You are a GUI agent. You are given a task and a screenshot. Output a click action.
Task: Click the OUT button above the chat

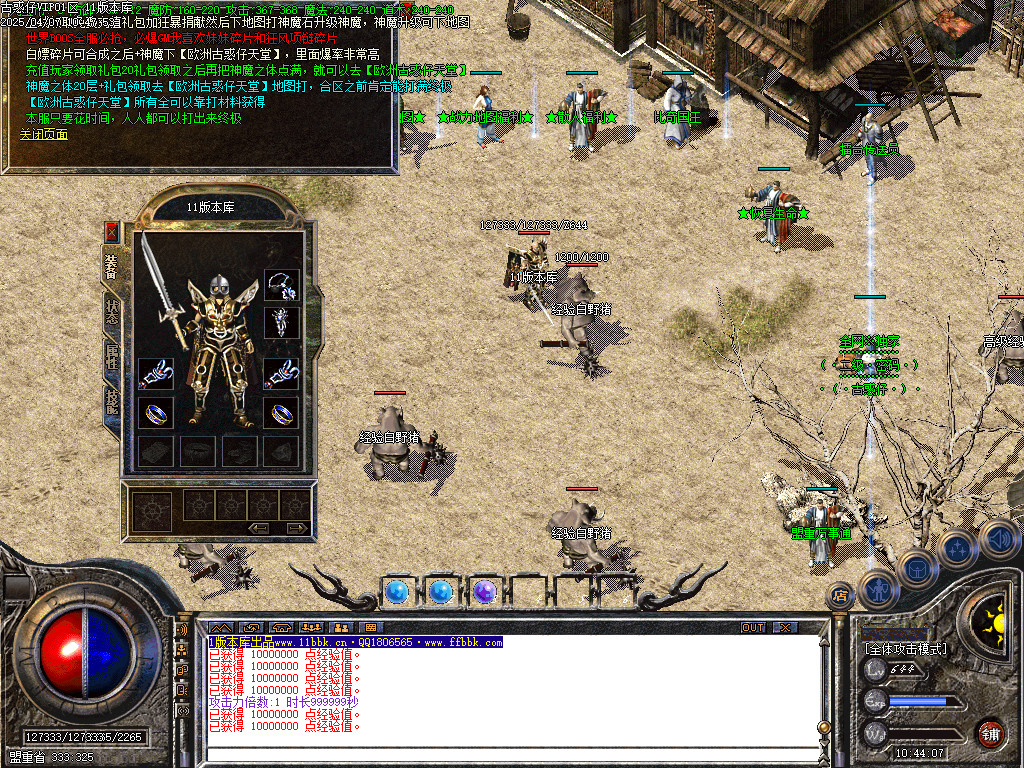(753, 628)
